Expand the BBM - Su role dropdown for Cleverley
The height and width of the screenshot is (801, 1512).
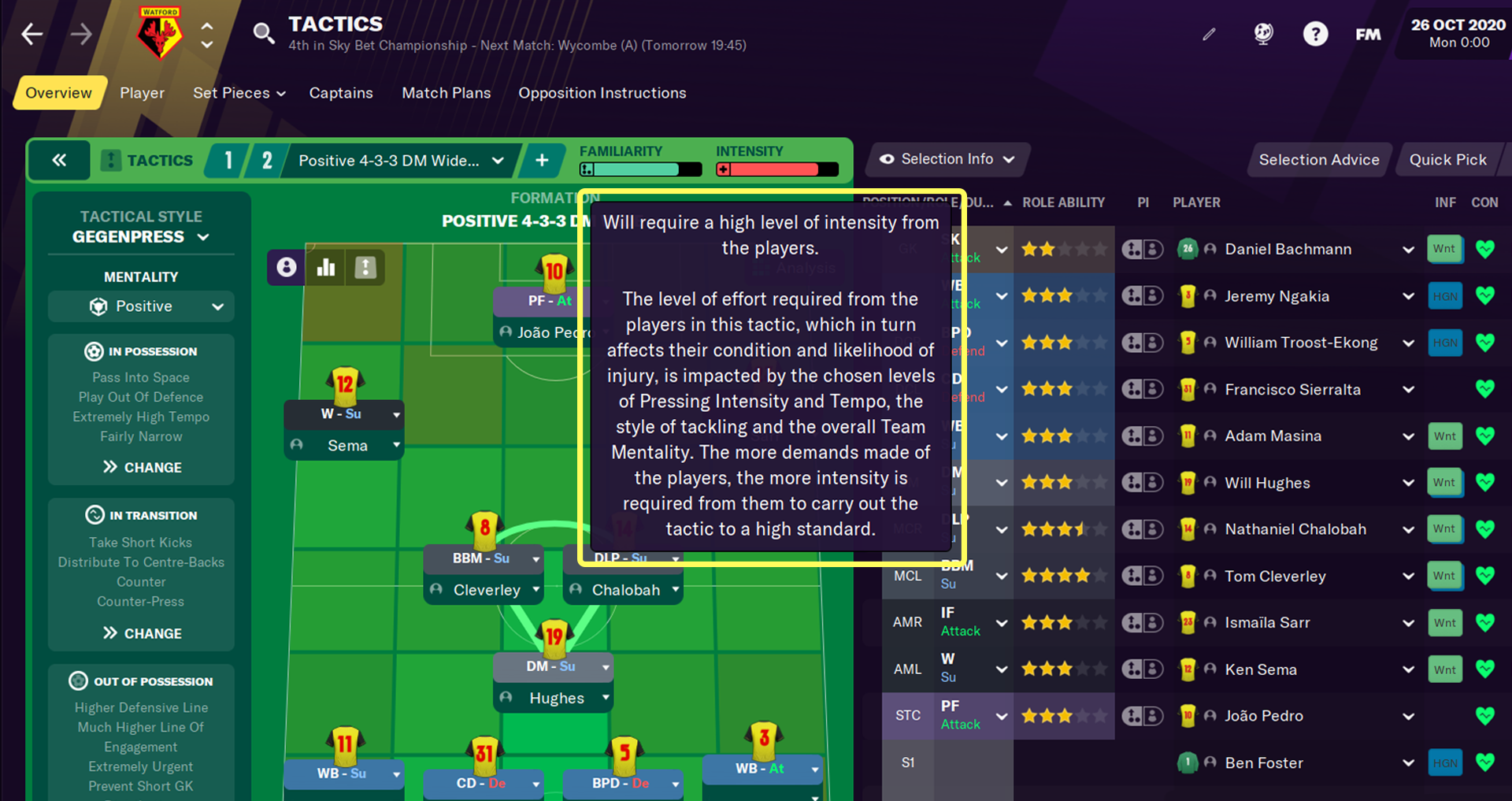pos(483,558)
